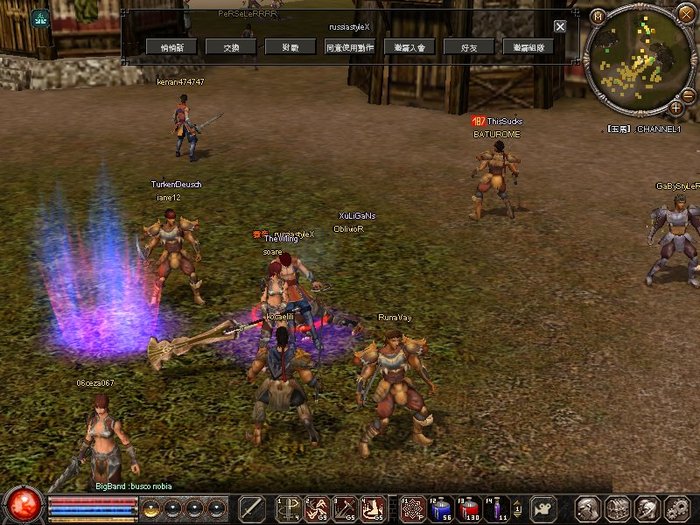Open the treasure chest inventory icon
This screenshot has height=525, width=700.
pos(618,508)
